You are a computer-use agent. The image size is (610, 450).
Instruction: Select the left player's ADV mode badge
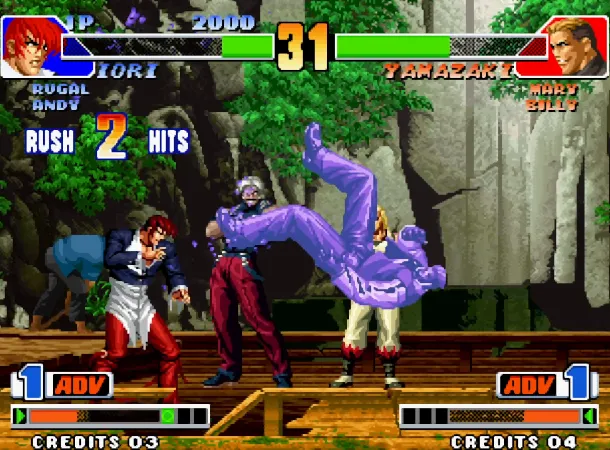(x=78, y=385)
